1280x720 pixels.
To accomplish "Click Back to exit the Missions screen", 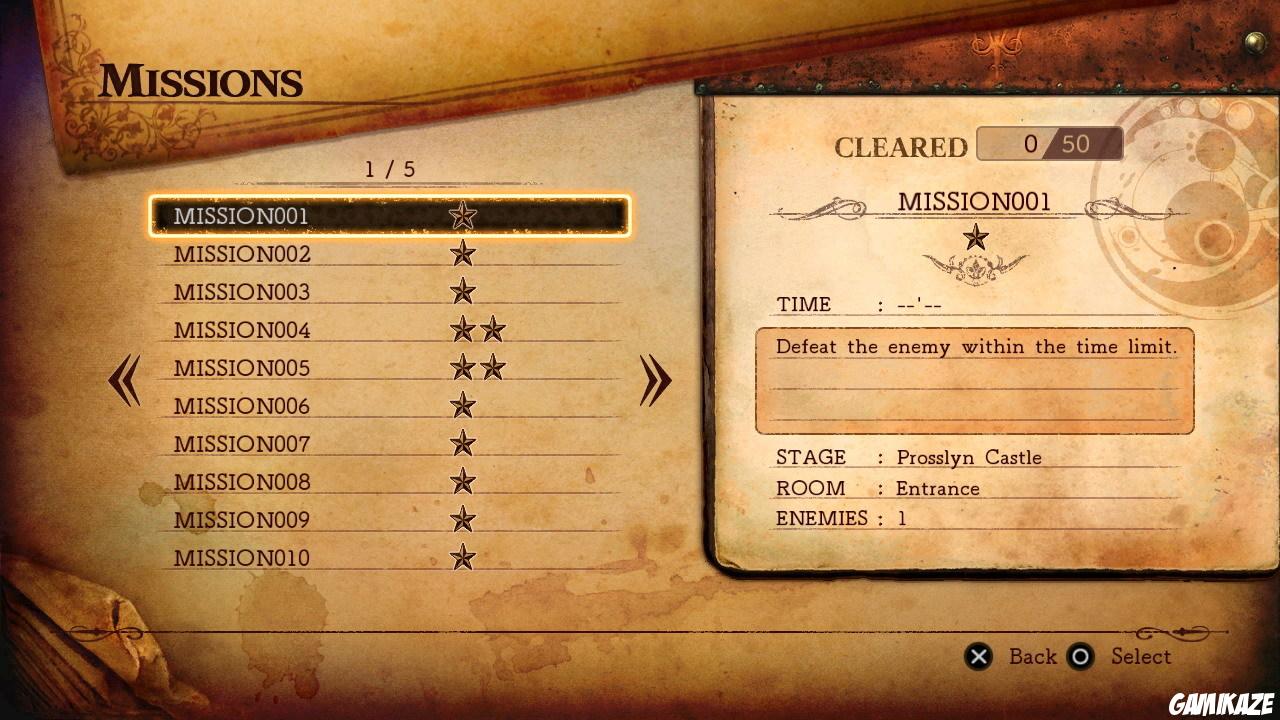I will [1034, 657].
